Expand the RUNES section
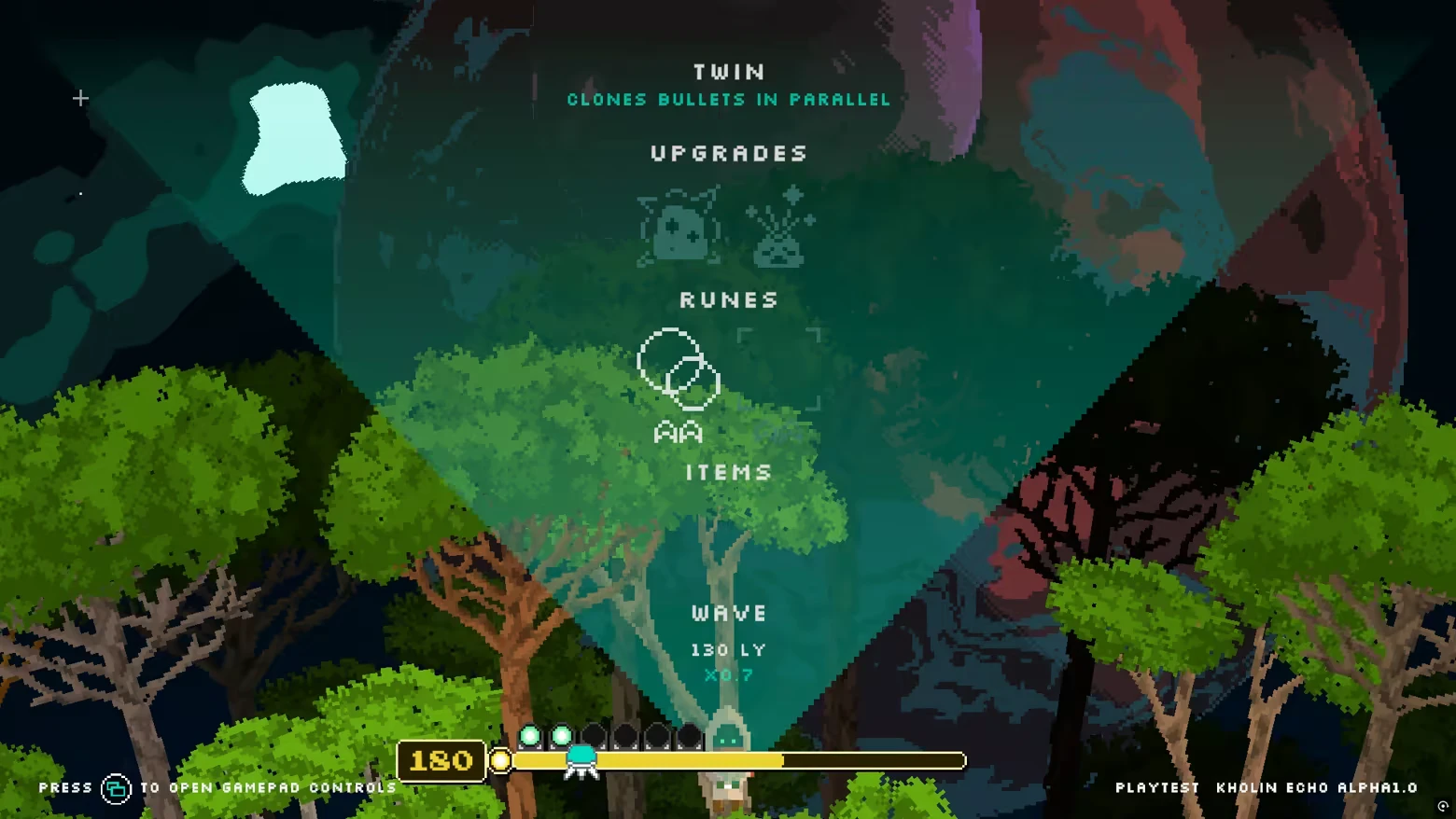1456x819 pixels. click(728, 299)
